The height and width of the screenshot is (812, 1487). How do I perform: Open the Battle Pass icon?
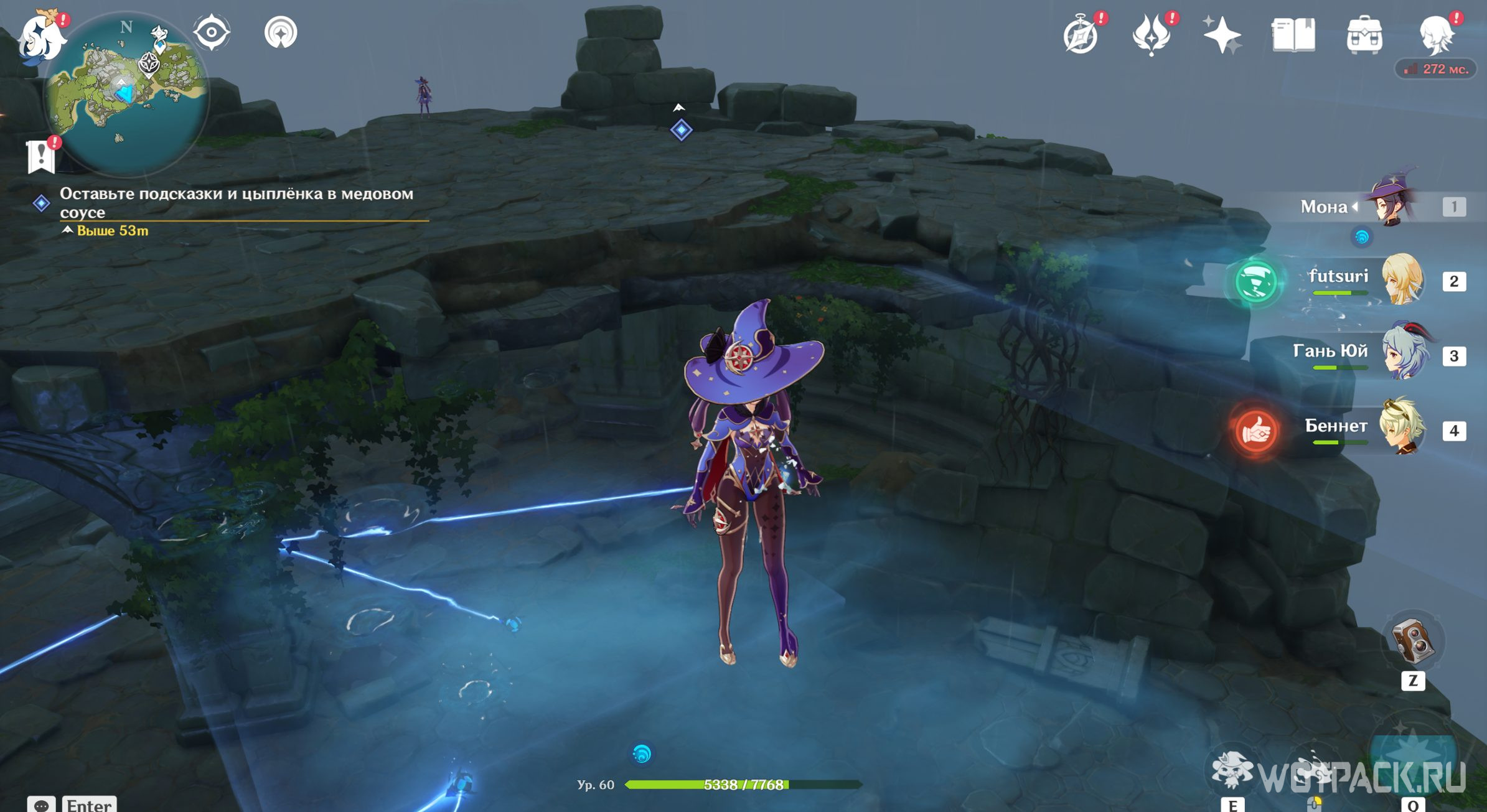1151,36
